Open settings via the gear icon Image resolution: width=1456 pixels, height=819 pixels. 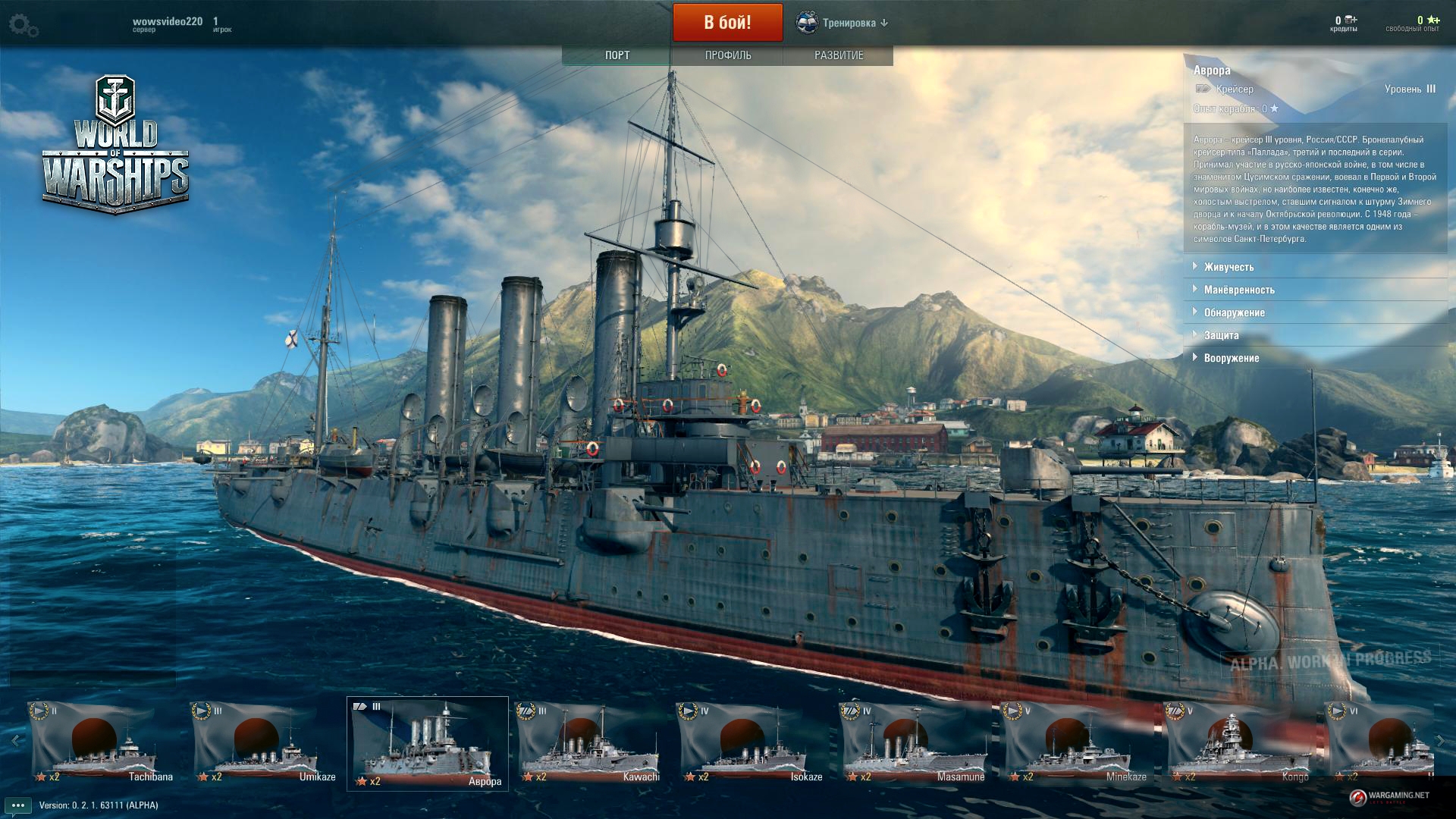(24, 25)
